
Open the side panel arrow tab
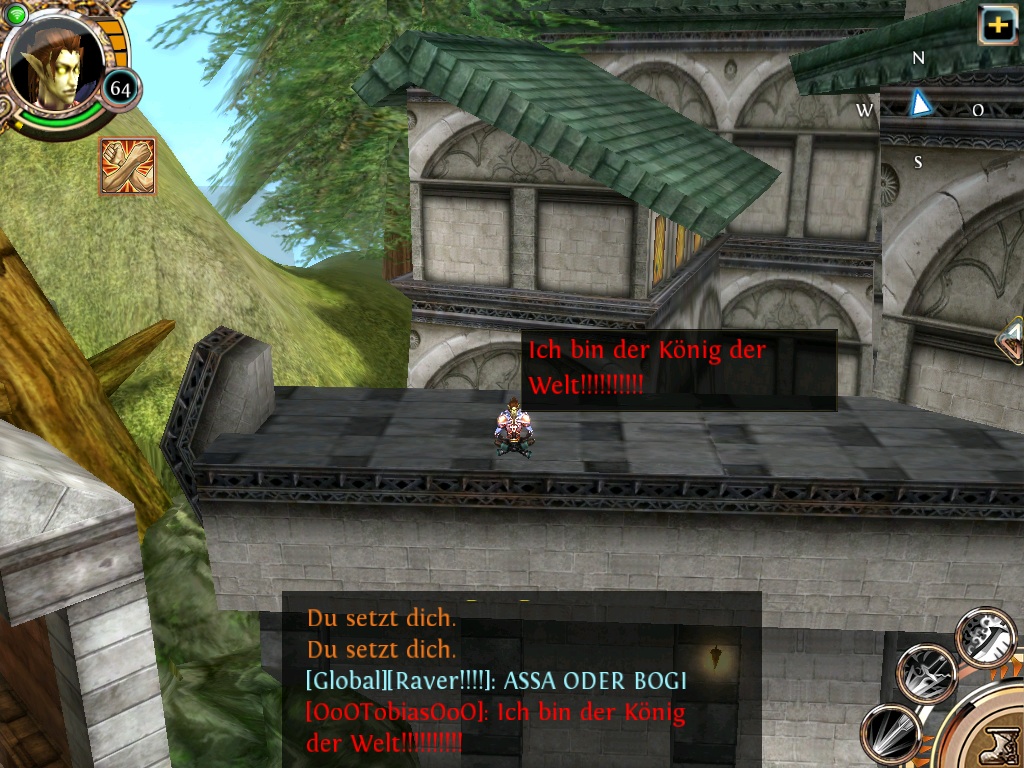[x=1011, y=342]
